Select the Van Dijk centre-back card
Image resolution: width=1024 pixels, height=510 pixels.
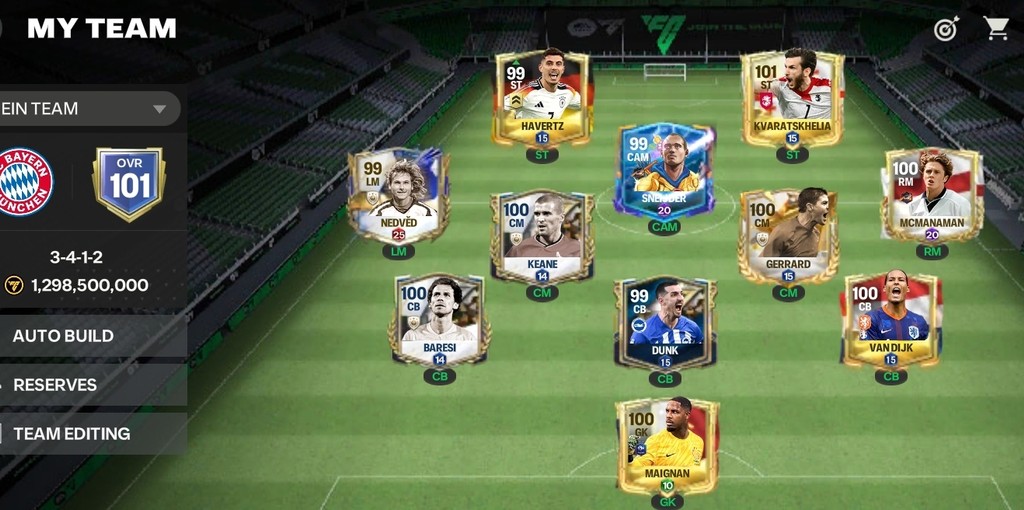coord(890,320)
